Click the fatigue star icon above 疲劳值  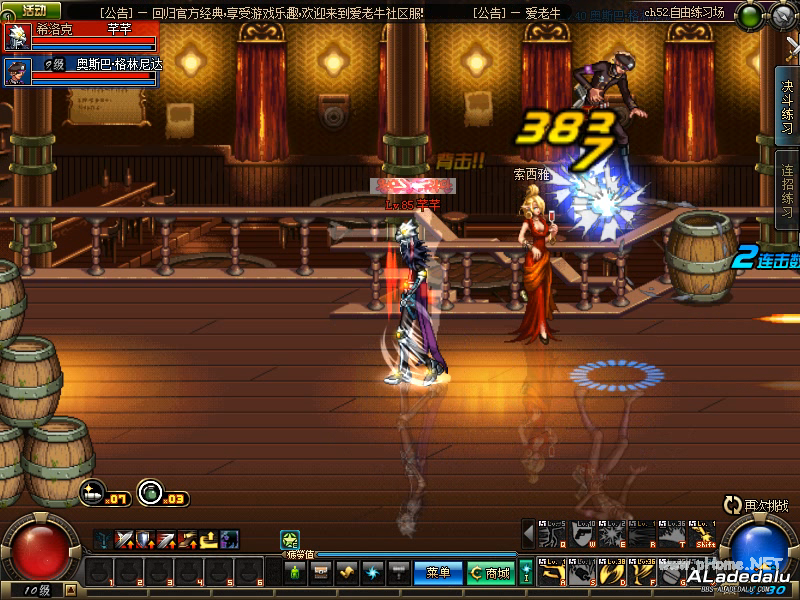[x=289, y=540]
